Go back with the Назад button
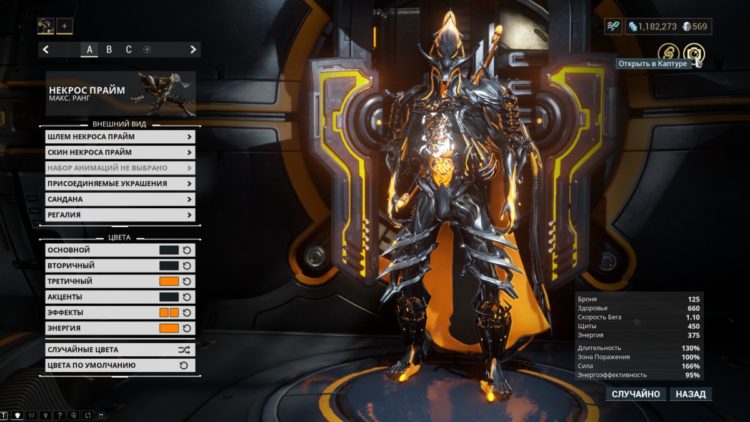This screenshot has width=750, height=422. click(x=690, y=394)
